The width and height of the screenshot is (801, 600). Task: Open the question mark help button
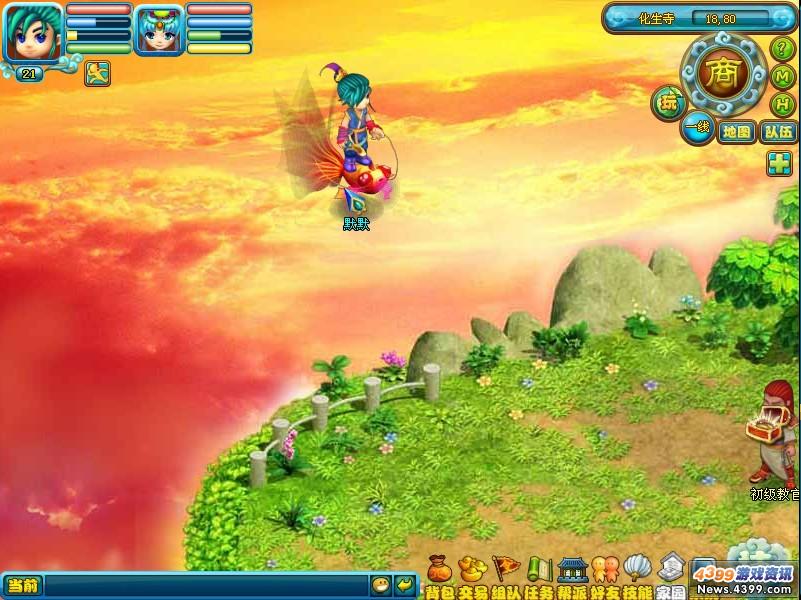coord(782,48)
